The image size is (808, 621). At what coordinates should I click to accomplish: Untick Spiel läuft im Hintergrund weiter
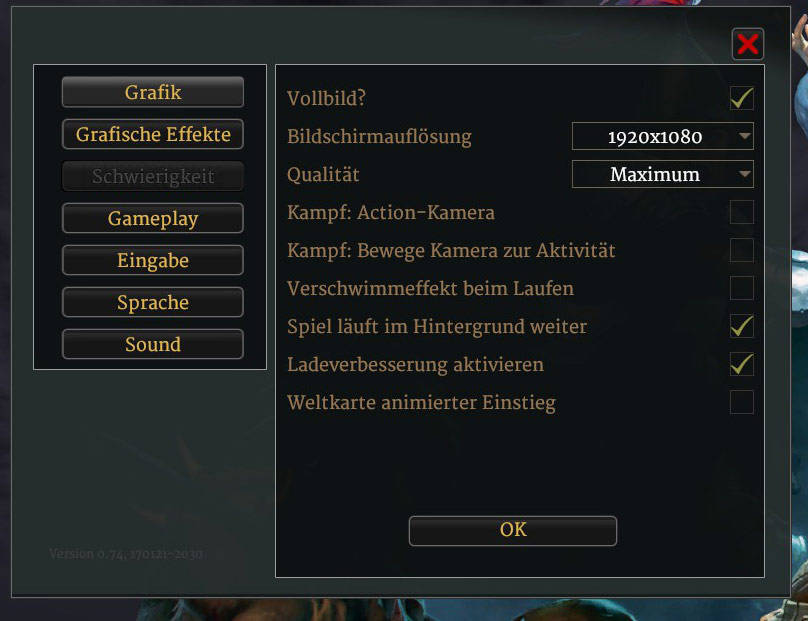pyautogui.click(x=741, y=326)
